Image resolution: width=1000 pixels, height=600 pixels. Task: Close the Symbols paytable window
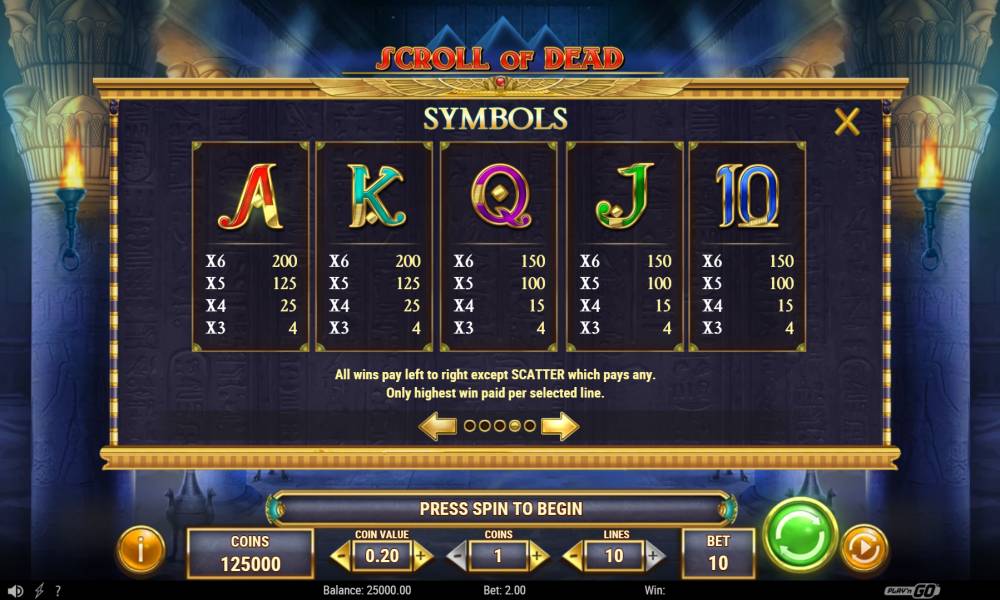coord(847,122)
